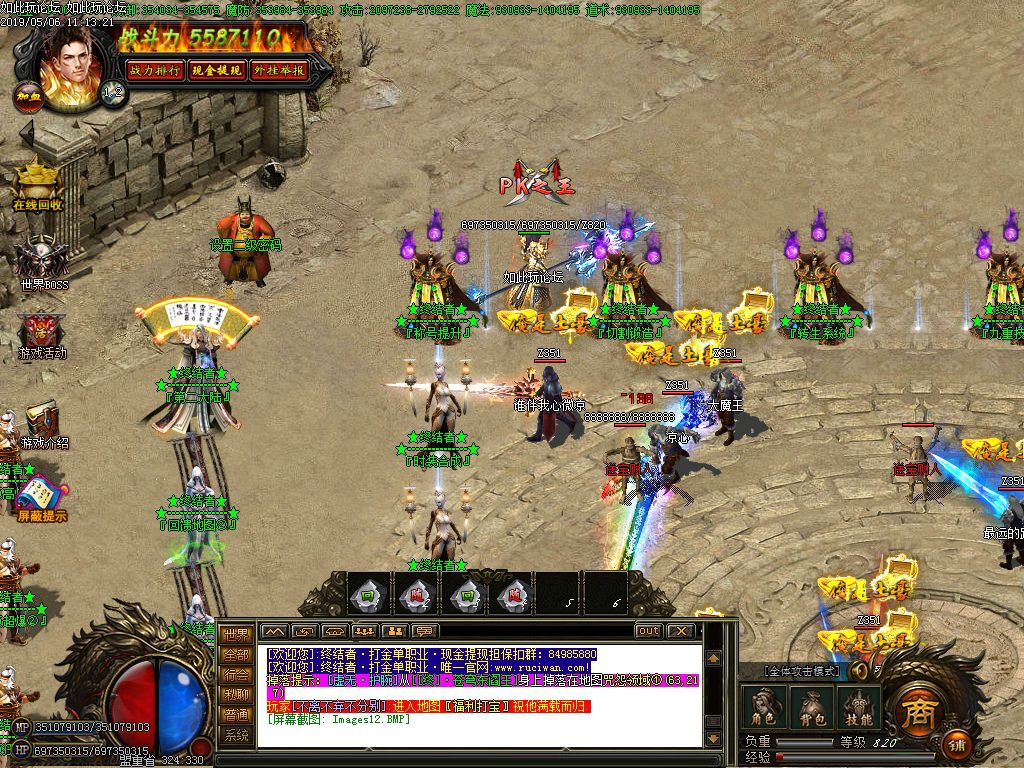Show the 世界BOSS panel
Viewport: 1024px width, 768px height.
(42, 263)
